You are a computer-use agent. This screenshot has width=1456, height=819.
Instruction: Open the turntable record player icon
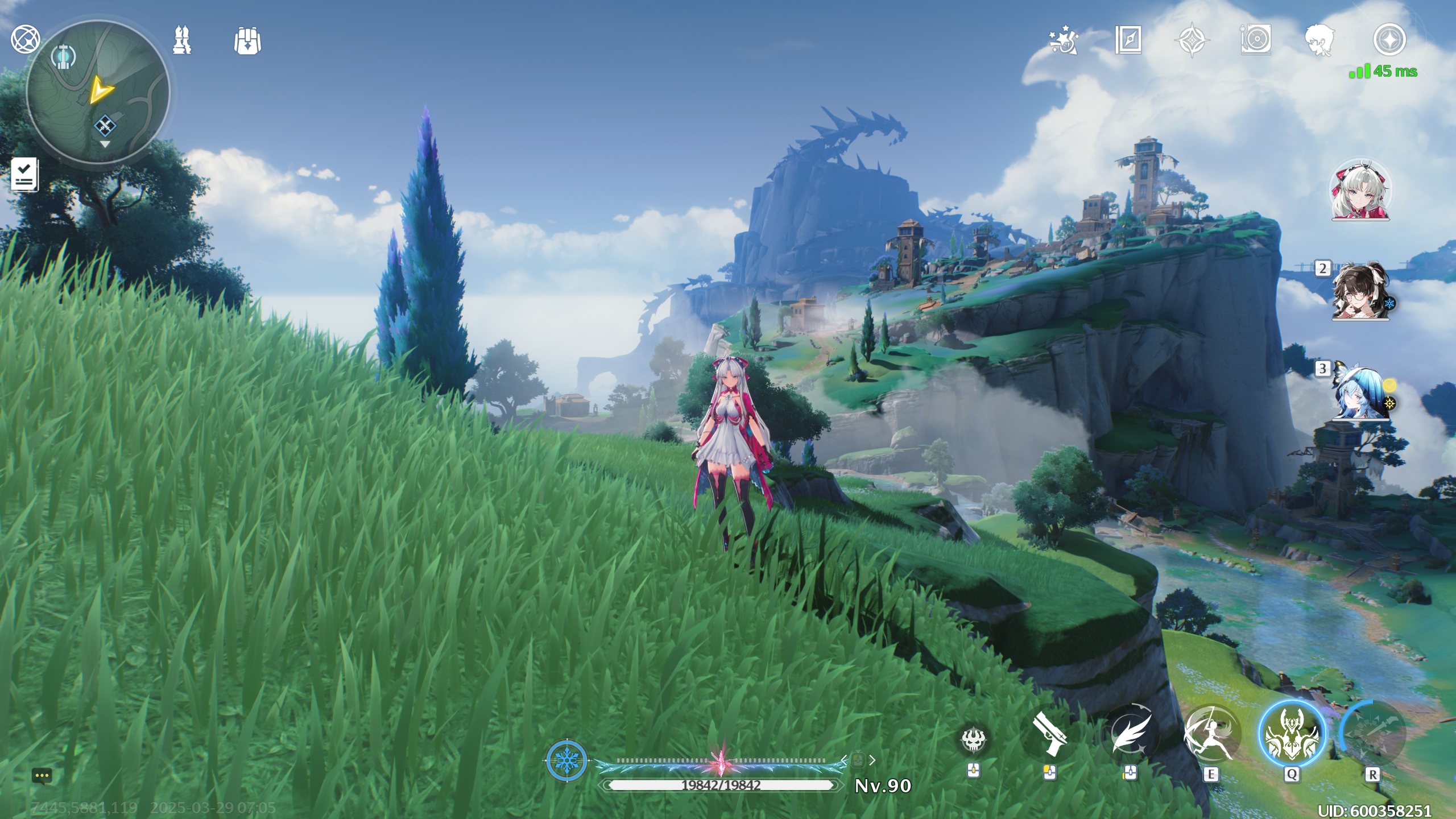[1256, 40]
